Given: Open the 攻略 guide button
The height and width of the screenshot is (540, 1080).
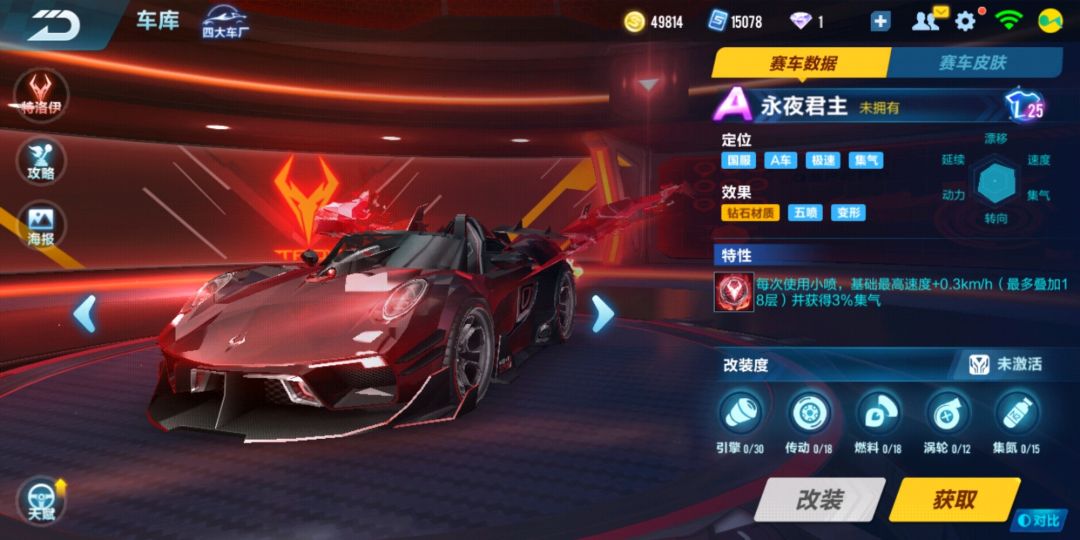Looking at the screenshot, I should [x=41, y=160].
